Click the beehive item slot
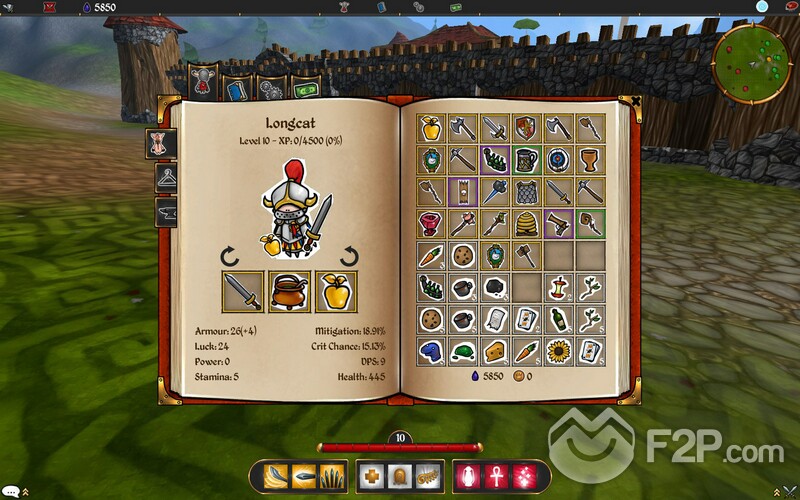Image resolution: width=800 pixels, height=500 pixels. point(526,223)
